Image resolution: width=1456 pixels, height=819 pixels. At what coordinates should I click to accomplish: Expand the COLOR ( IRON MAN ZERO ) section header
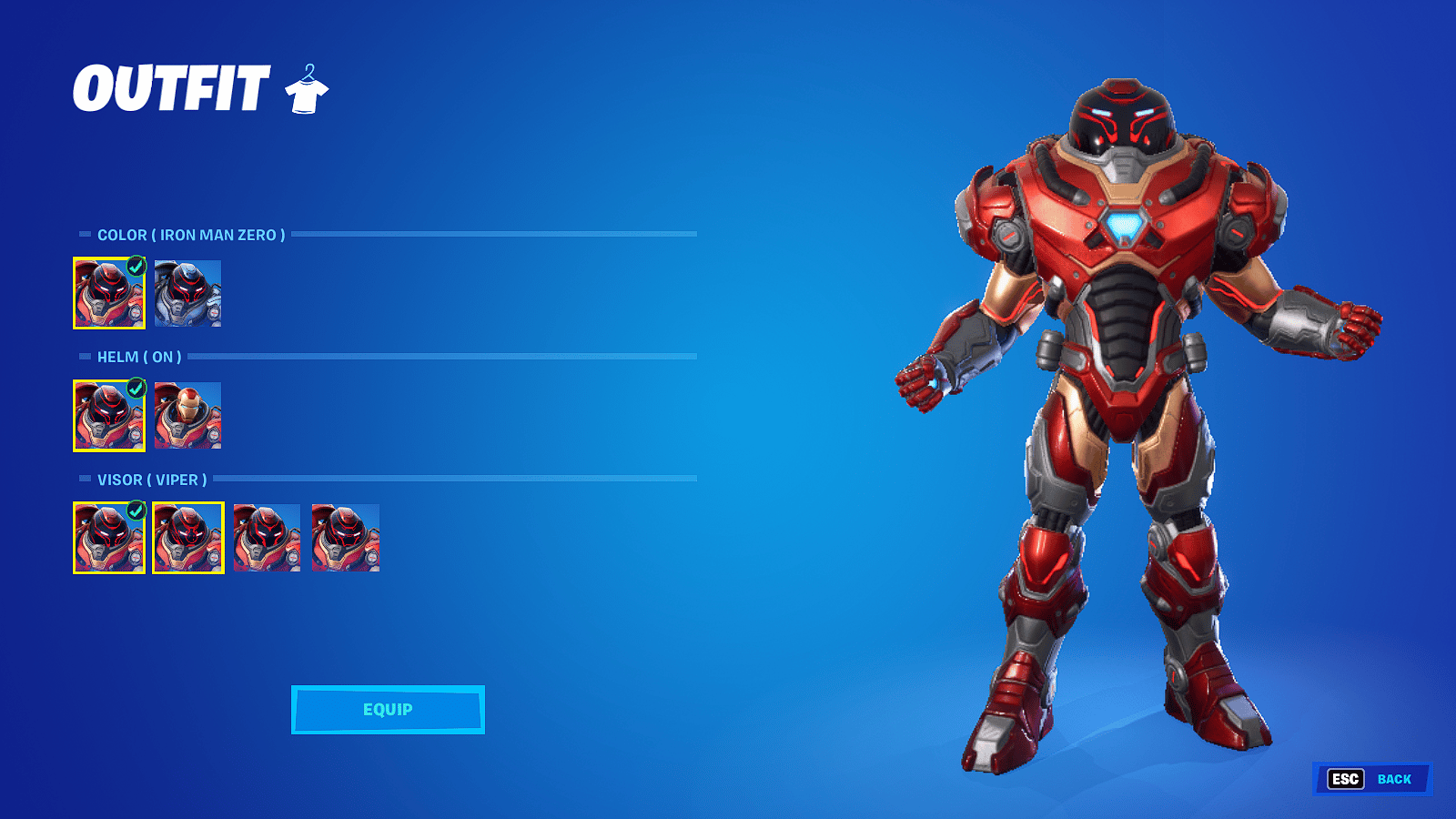coord(191,234)
